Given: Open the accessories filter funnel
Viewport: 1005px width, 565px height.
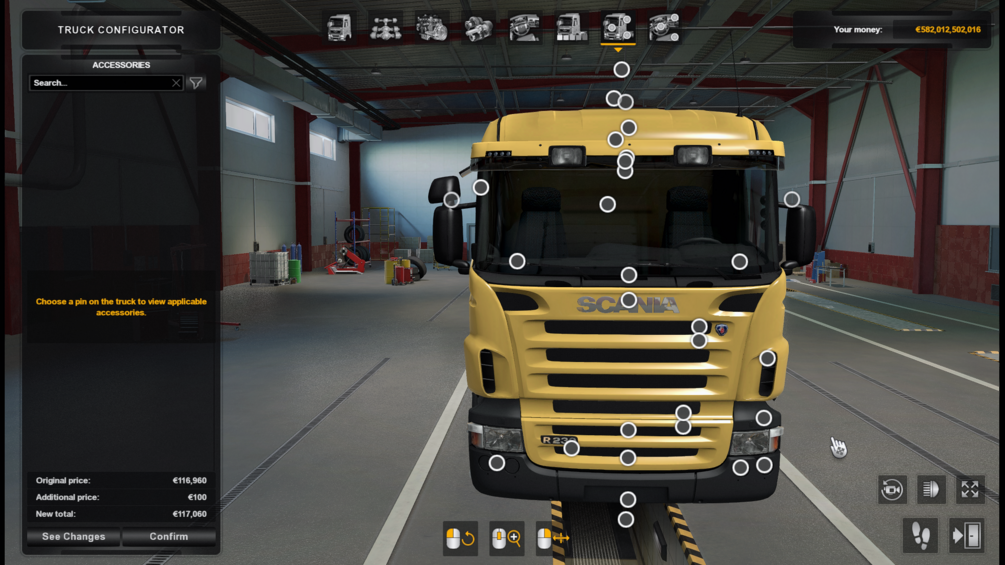Looking at the screenshot, I should (197, 83).
